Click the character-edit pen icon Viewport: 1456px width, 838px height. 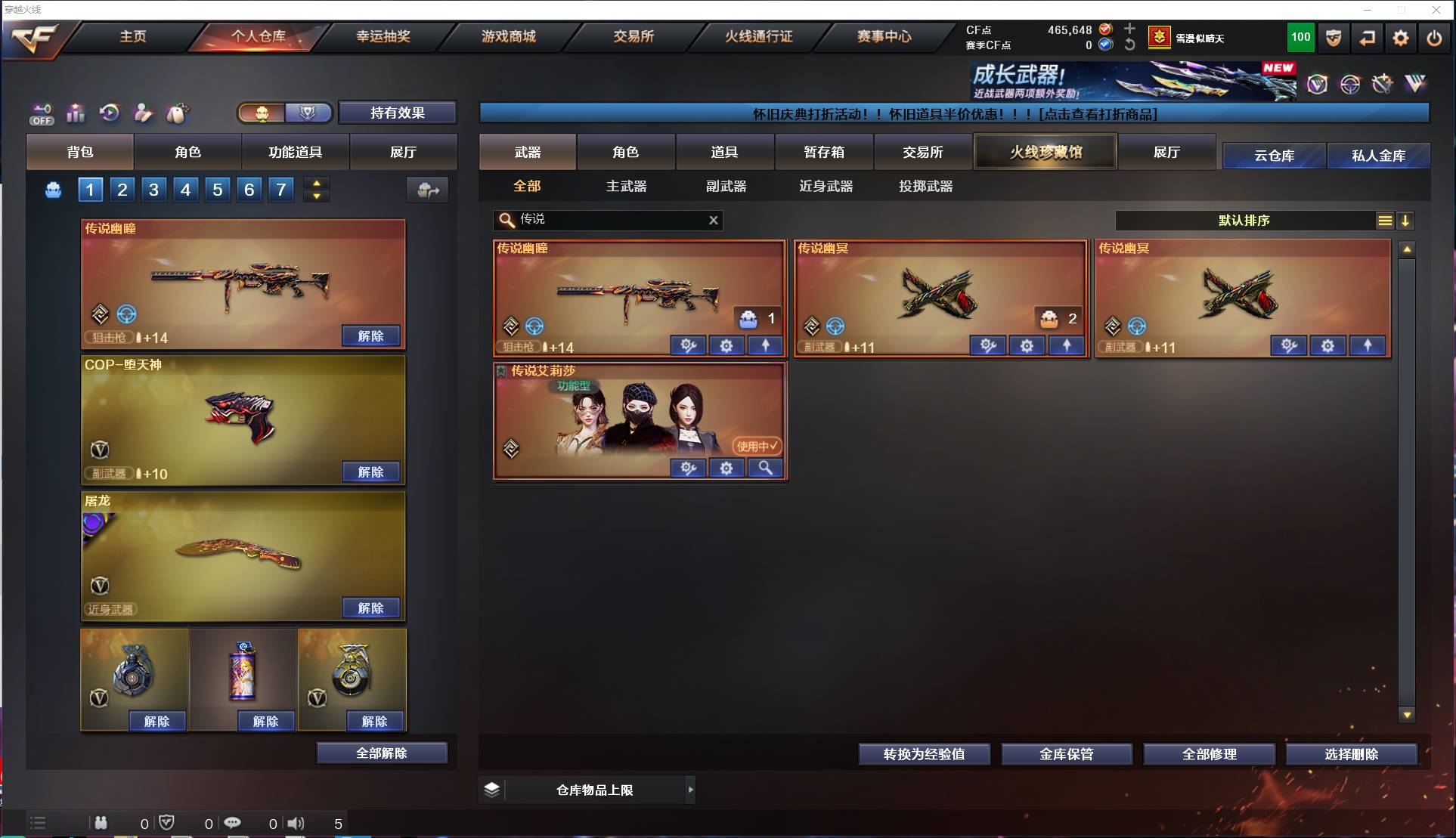pyautogui.click(x=143, y=113)
